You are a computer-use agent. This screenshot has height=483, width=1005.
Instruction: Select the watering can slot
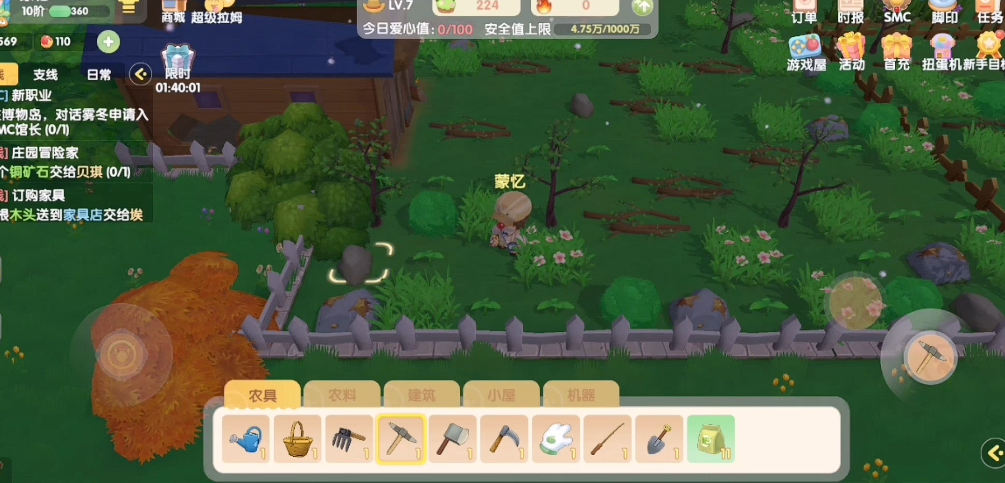tap(246, 438)
